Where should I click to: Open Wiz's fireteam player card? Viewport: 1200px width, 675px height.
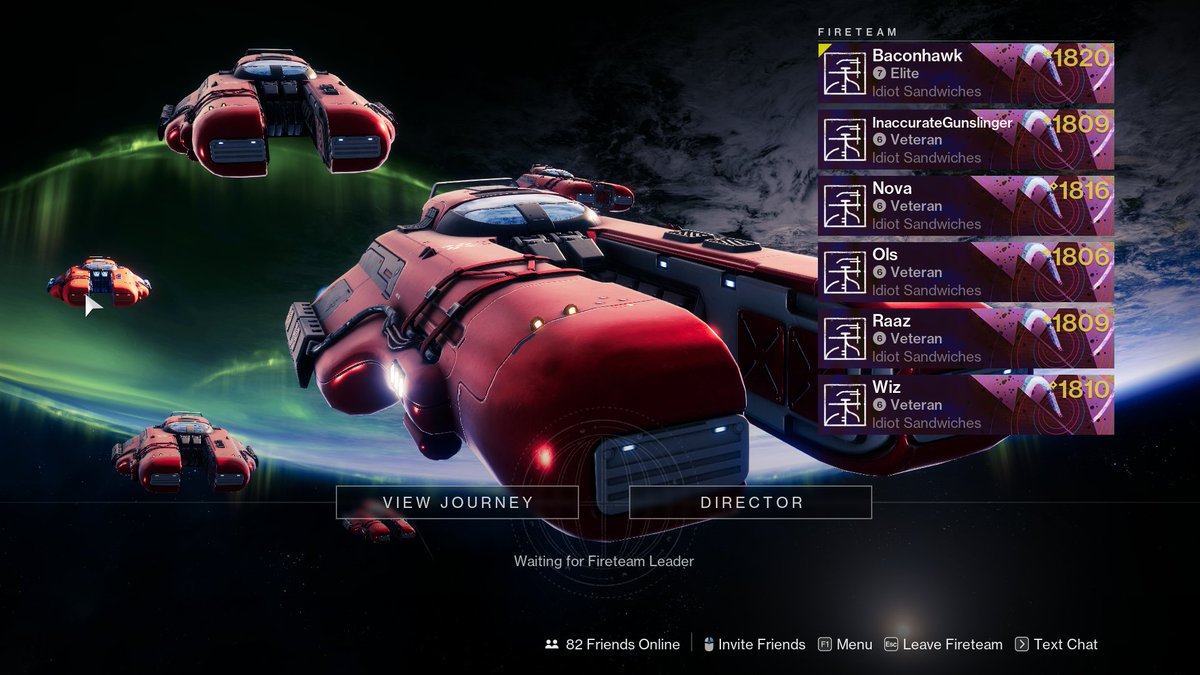click(x=965, y=405)
